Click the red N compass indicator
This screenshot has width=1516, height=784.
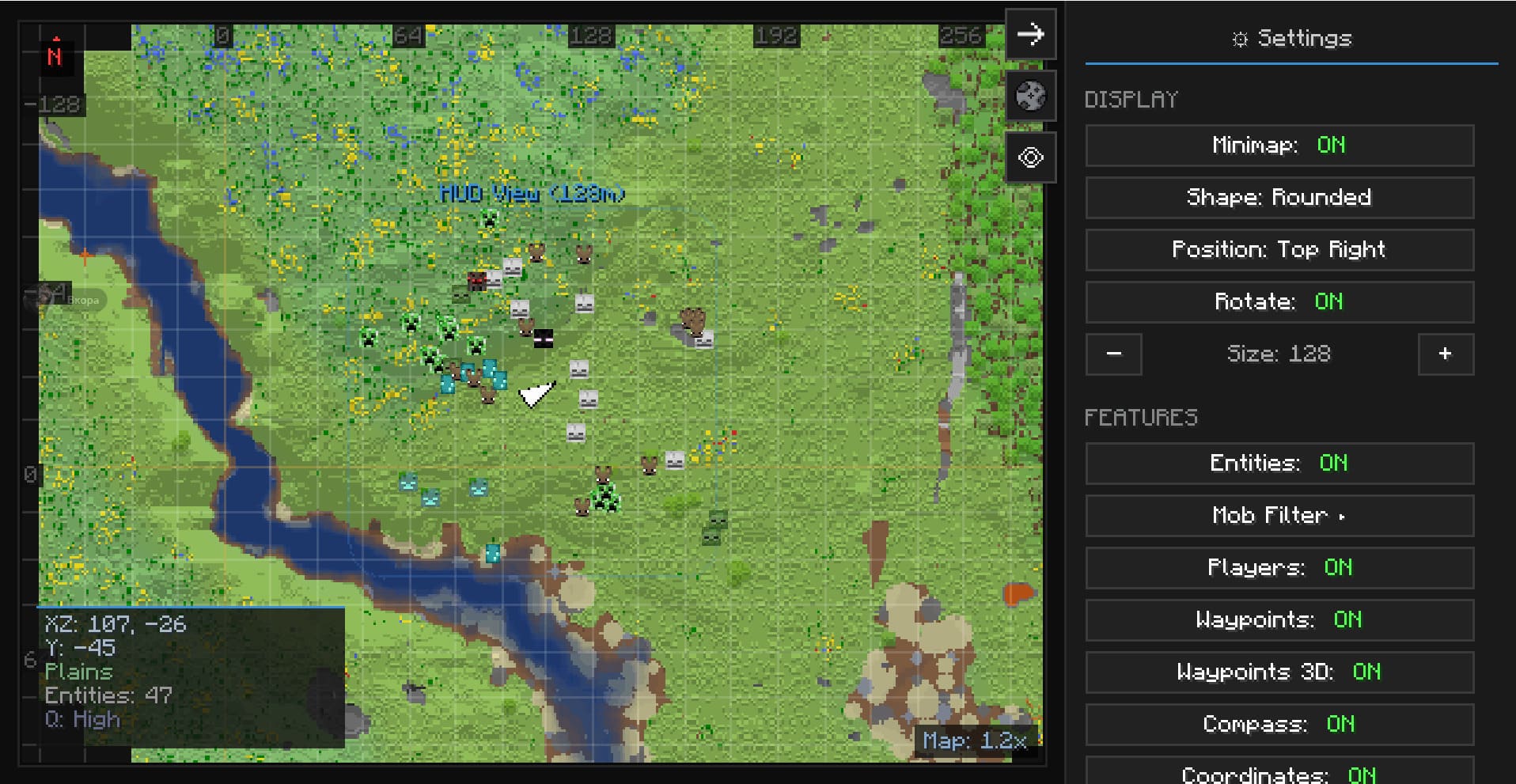[x=55, y=56]
